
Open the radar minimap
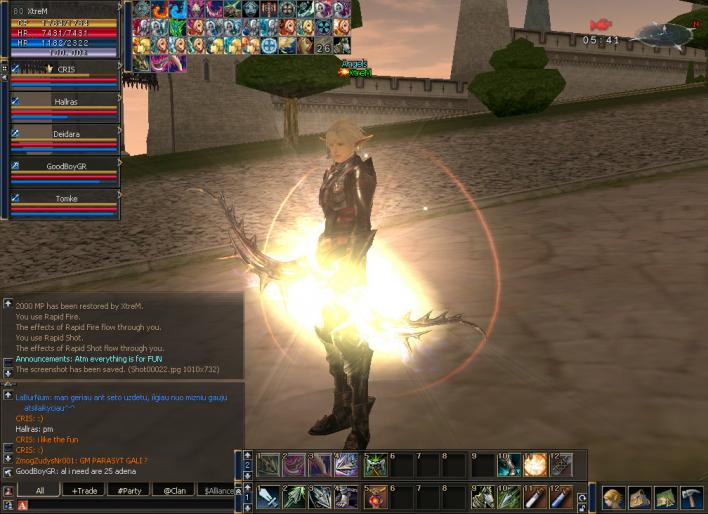[x=662, y=36]
